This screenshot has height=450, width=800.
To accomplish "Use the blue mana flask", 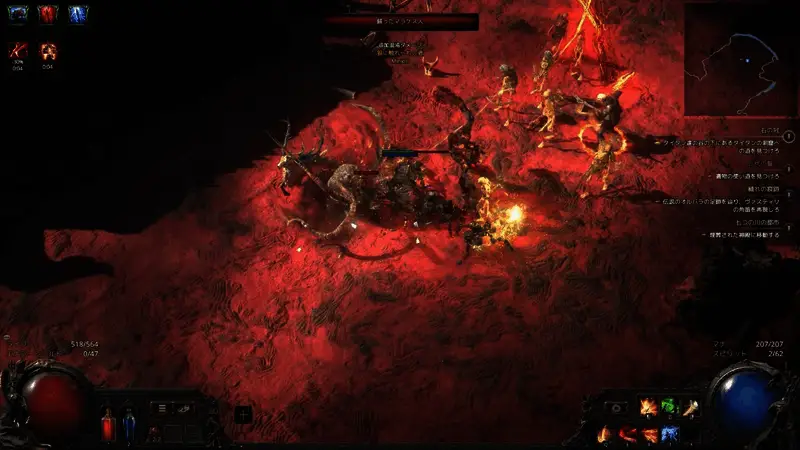I will [129, 424].
